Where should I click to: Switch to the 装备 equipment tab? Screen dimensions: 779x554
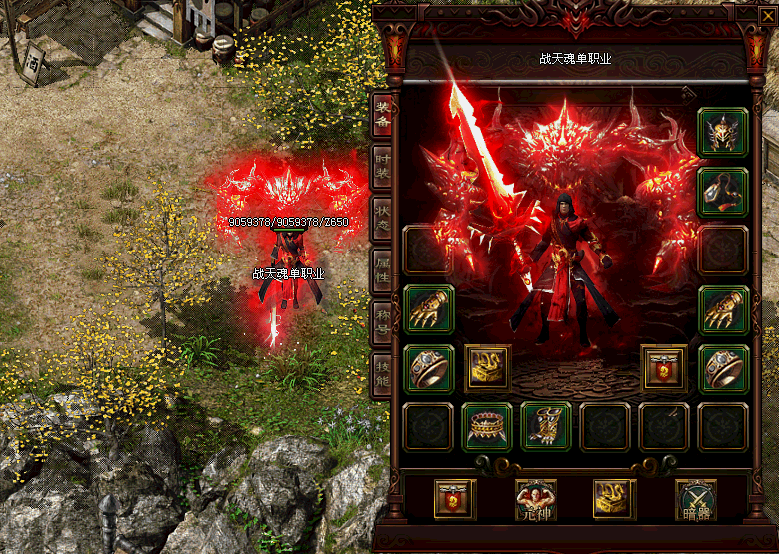(382, 115)
